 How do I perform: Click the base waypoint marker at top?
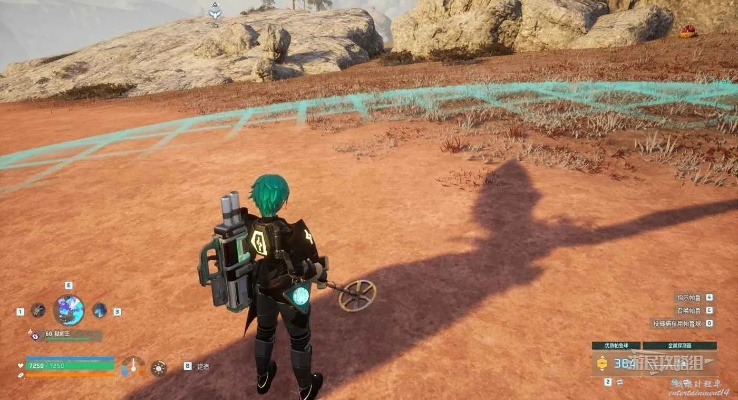click(x=215, y=11)
